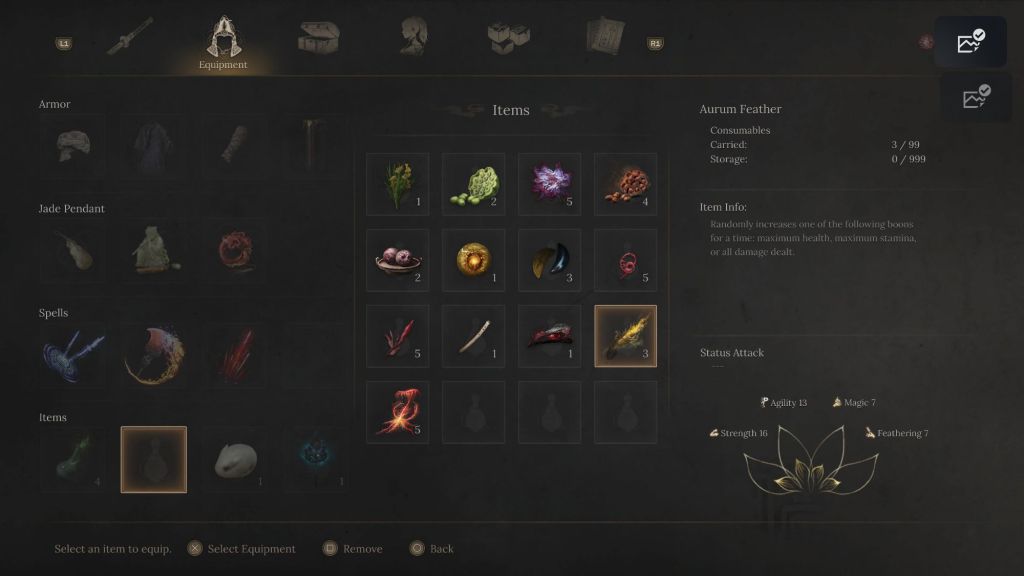
Task: Pick the black and gold feathers item
Action: click(549, 260)
